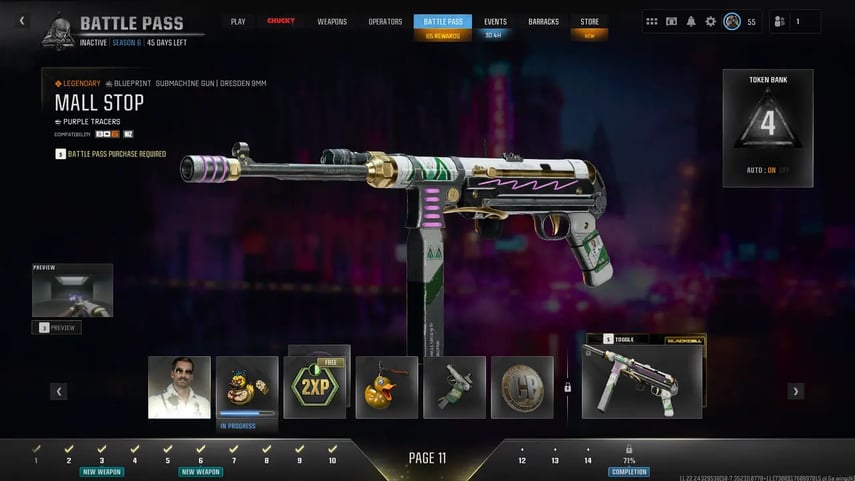This screenshot has height=481, width=855.
Task: Select the CP coin reward tile
Action: pyautogui.click(x=522, y=387)
